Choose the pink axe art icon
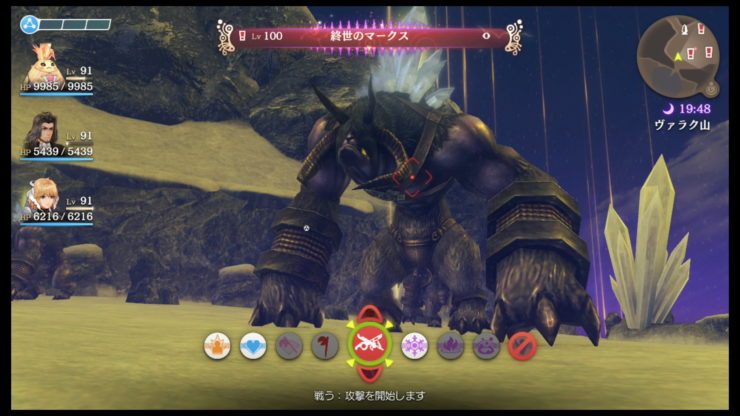The image size is (740, 416). click(289, 346)
